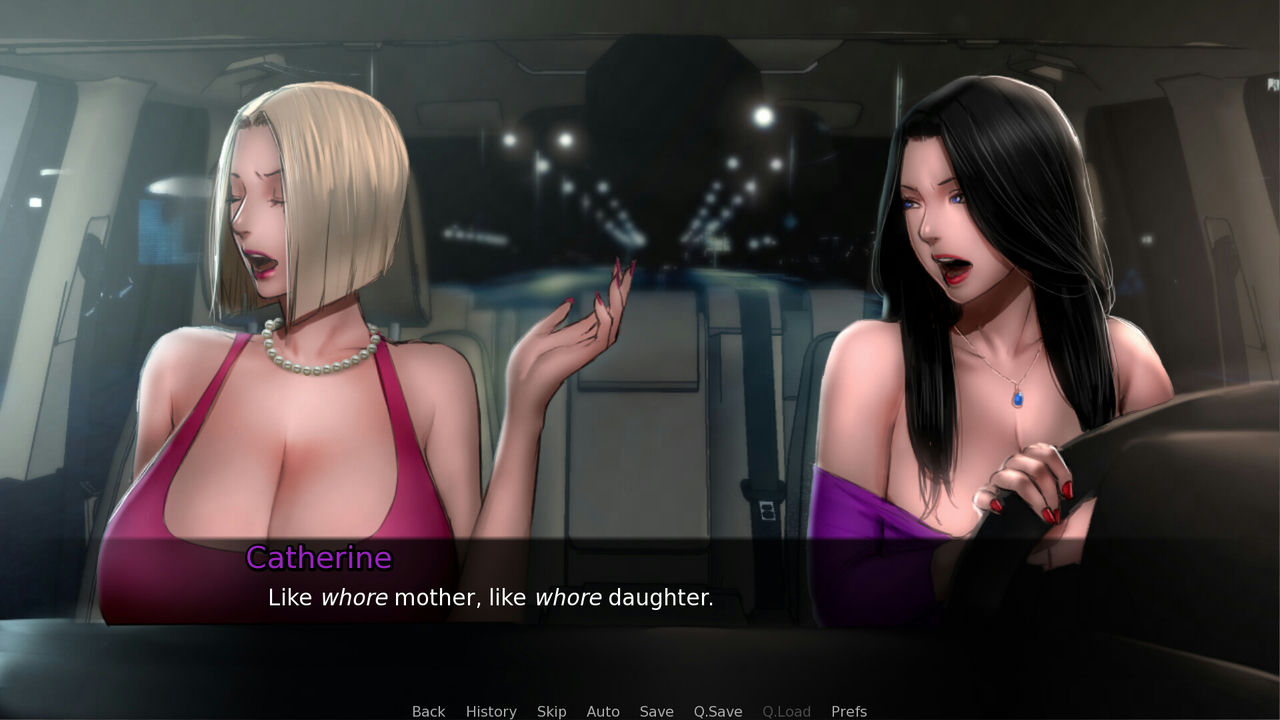Click the dialogue text to advance
Viewport: 1280px width, 720px height.
click(489, 597)
